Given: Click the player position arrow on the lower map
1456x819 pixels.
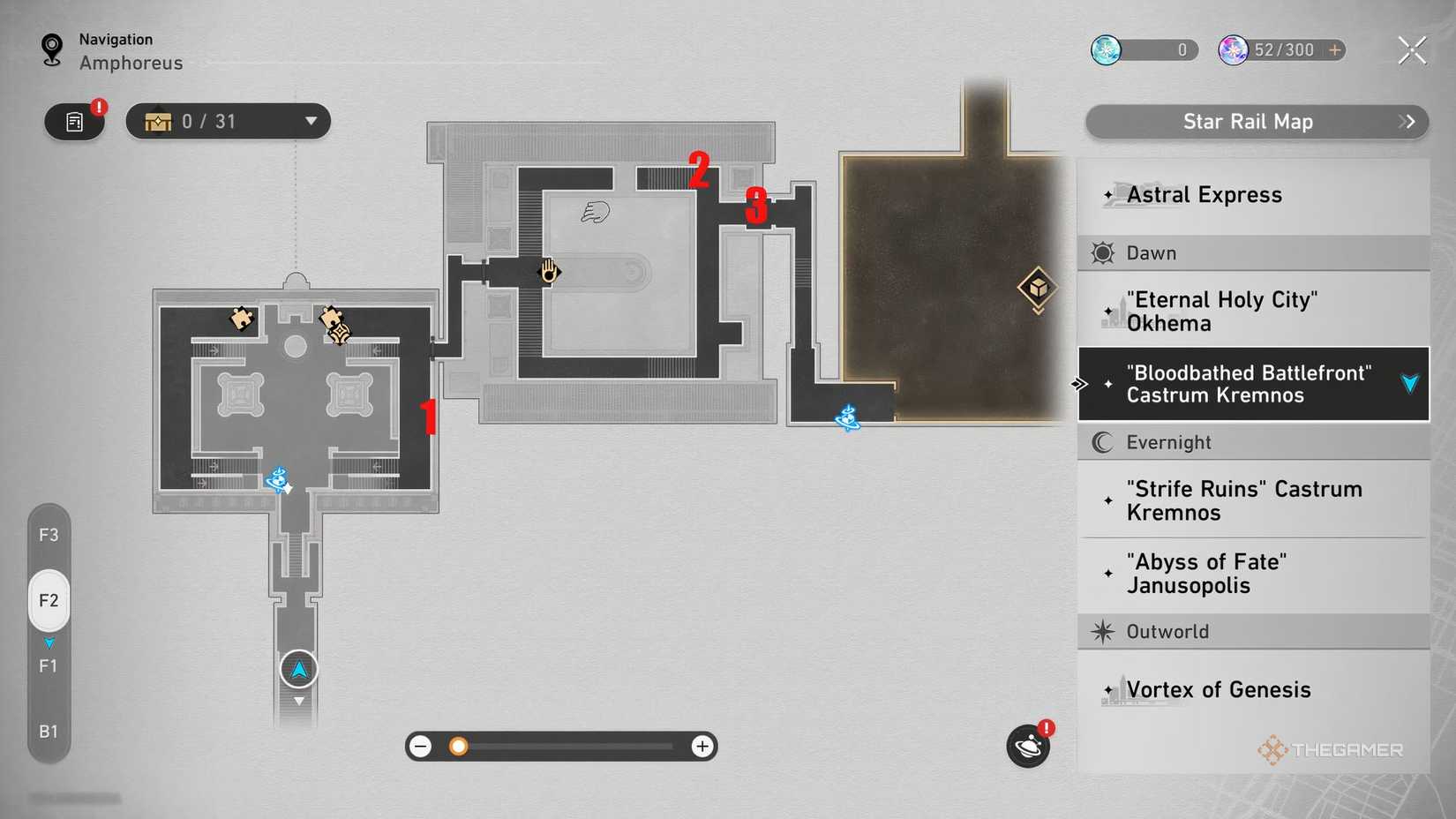Looking at the screenshot, I should point(298,669).
